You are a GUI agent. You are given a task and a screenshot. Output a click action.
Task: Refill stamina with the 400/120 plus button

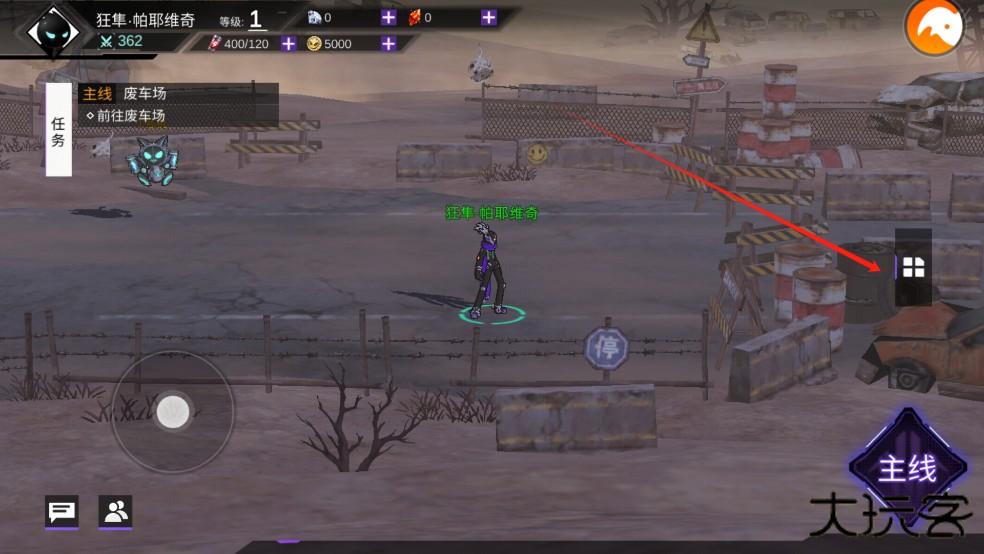click(x=288, y=43)
